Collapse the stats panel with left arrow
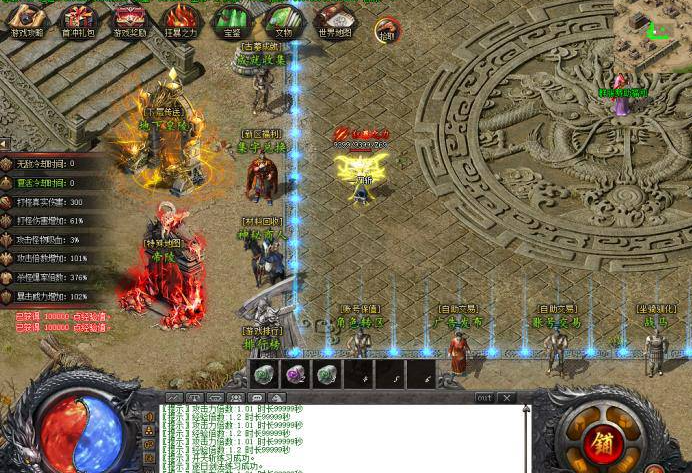 coord(4,144)
